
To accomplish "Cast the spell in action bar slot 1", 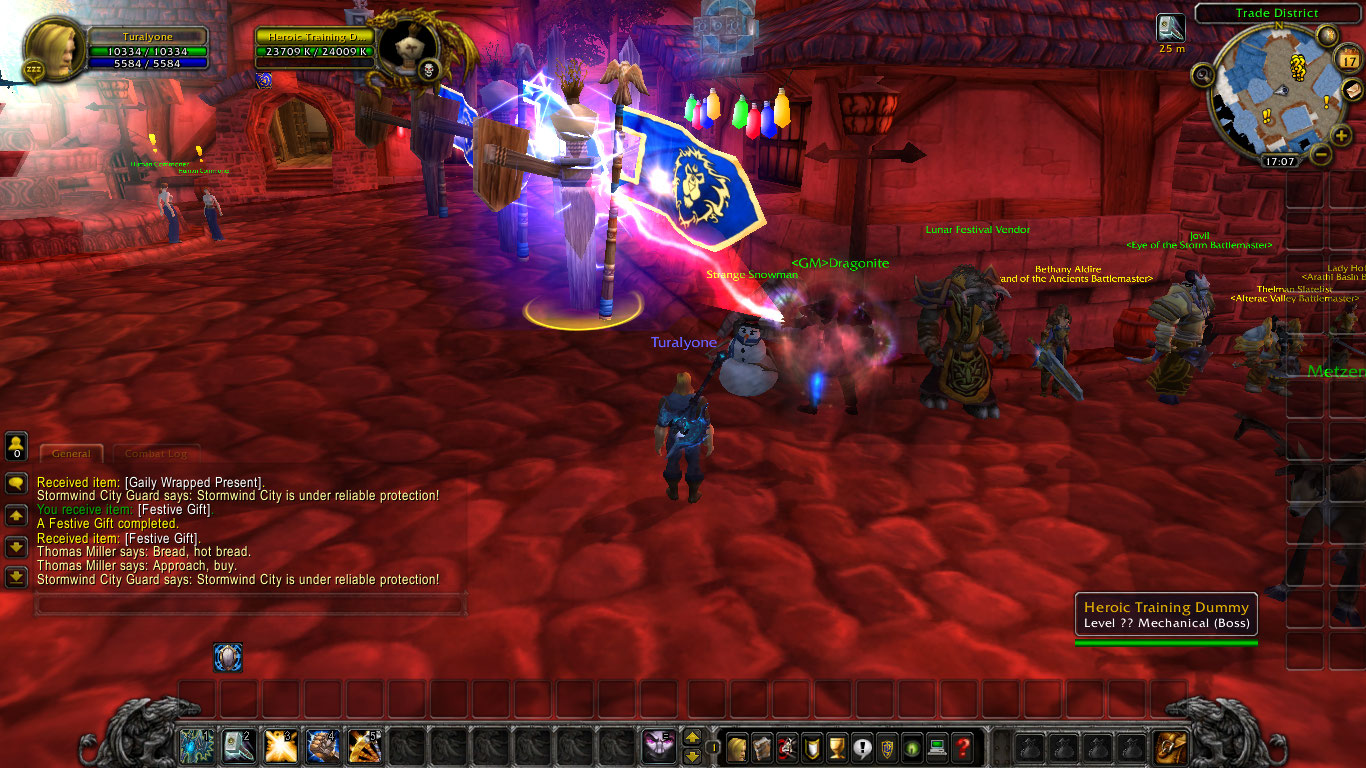I will pos(196,745).
